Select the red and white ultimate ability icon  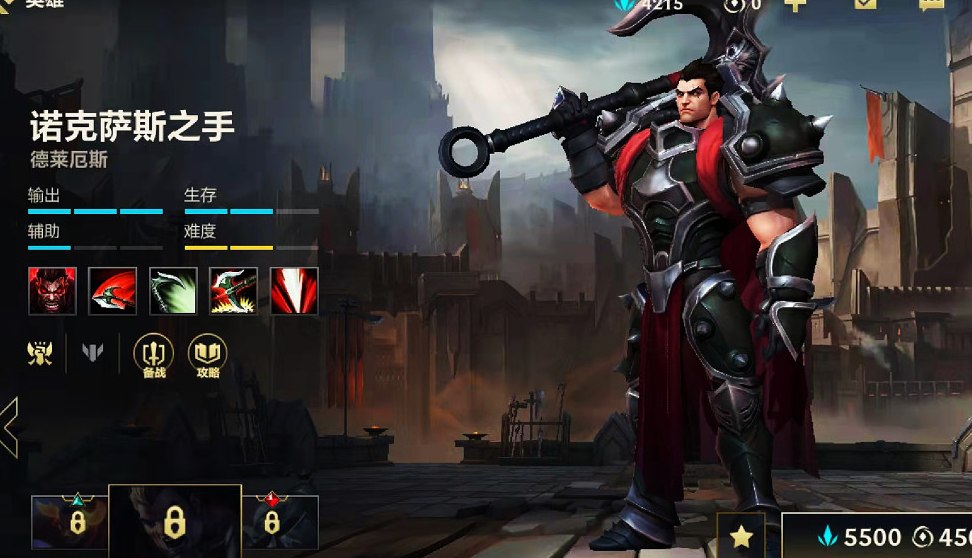pos(294,291)
